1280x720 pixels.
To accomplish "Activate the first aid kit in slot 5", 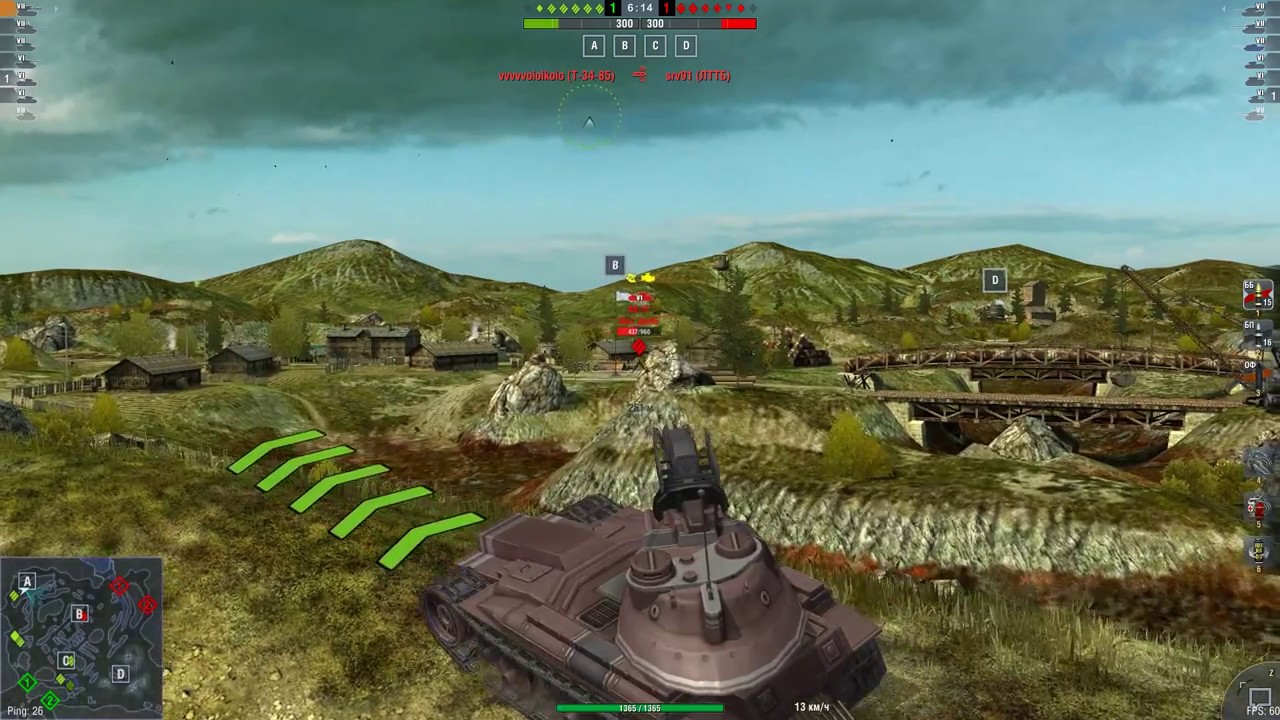I will [1256, 508].
